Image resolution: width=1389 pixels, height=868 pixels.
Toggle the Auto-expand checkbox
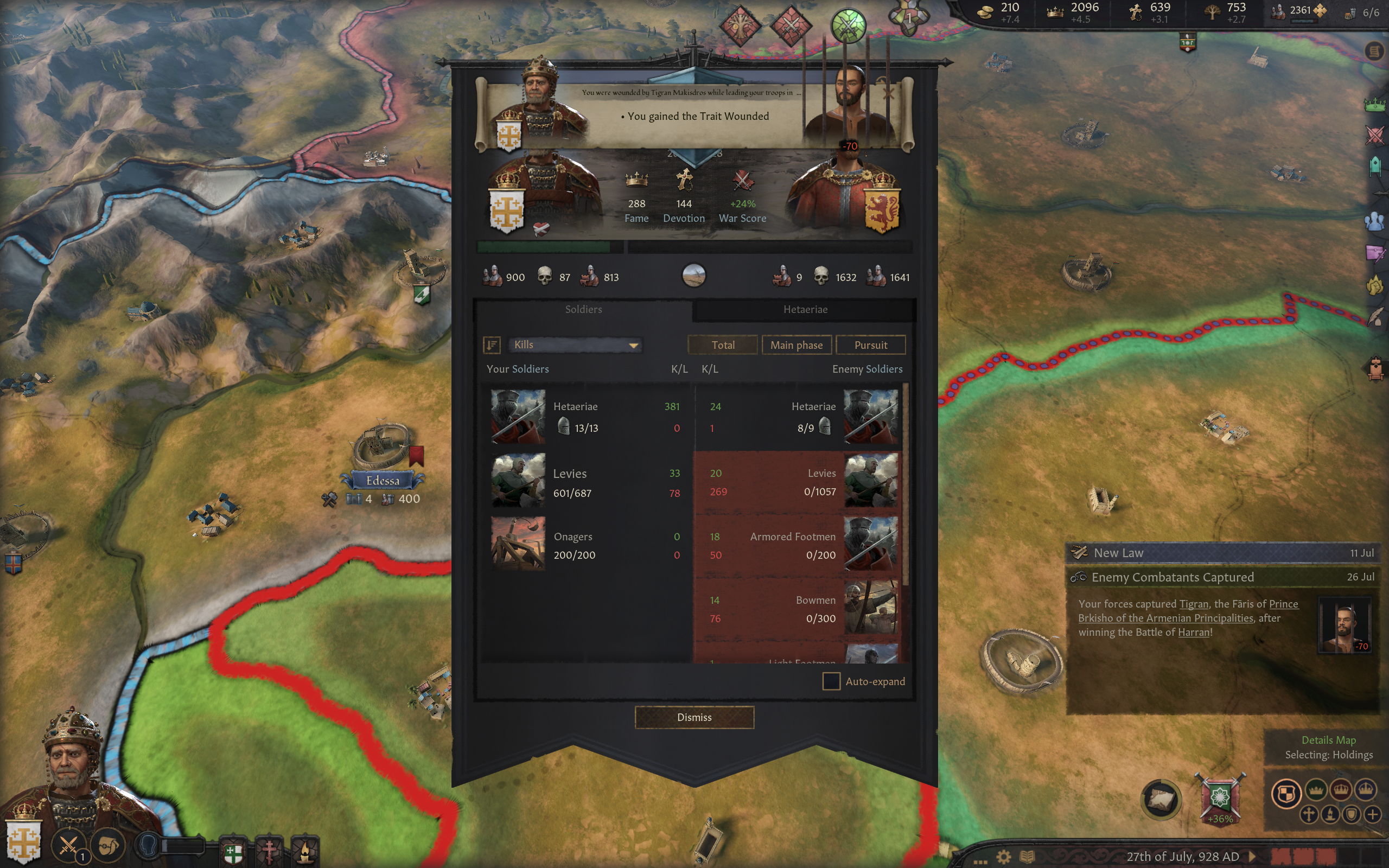[831, 681]
